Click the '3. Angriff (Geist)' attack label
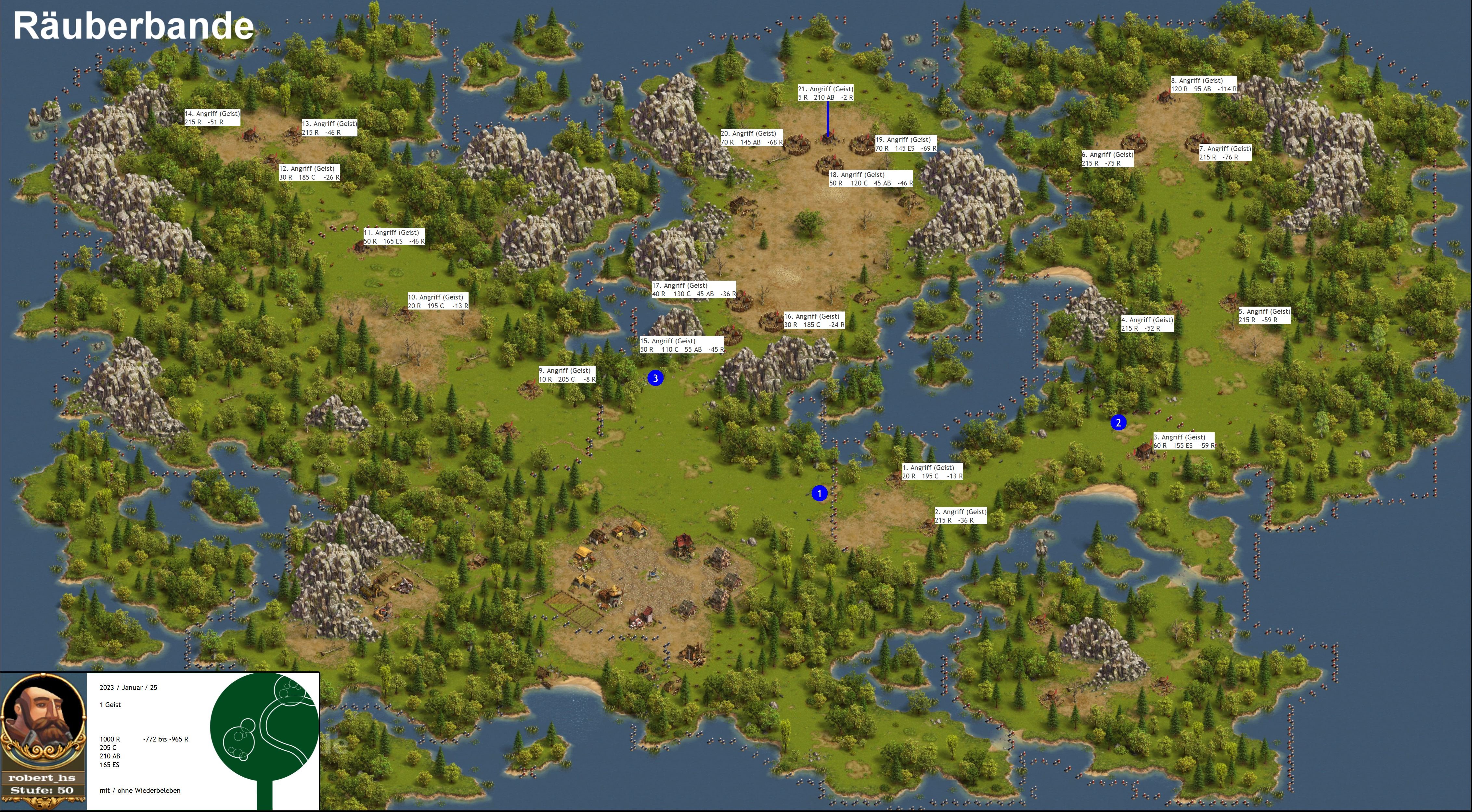The height and width of the screenshot is (812, 1472). pyautogui.click(x=1184, y=441)
